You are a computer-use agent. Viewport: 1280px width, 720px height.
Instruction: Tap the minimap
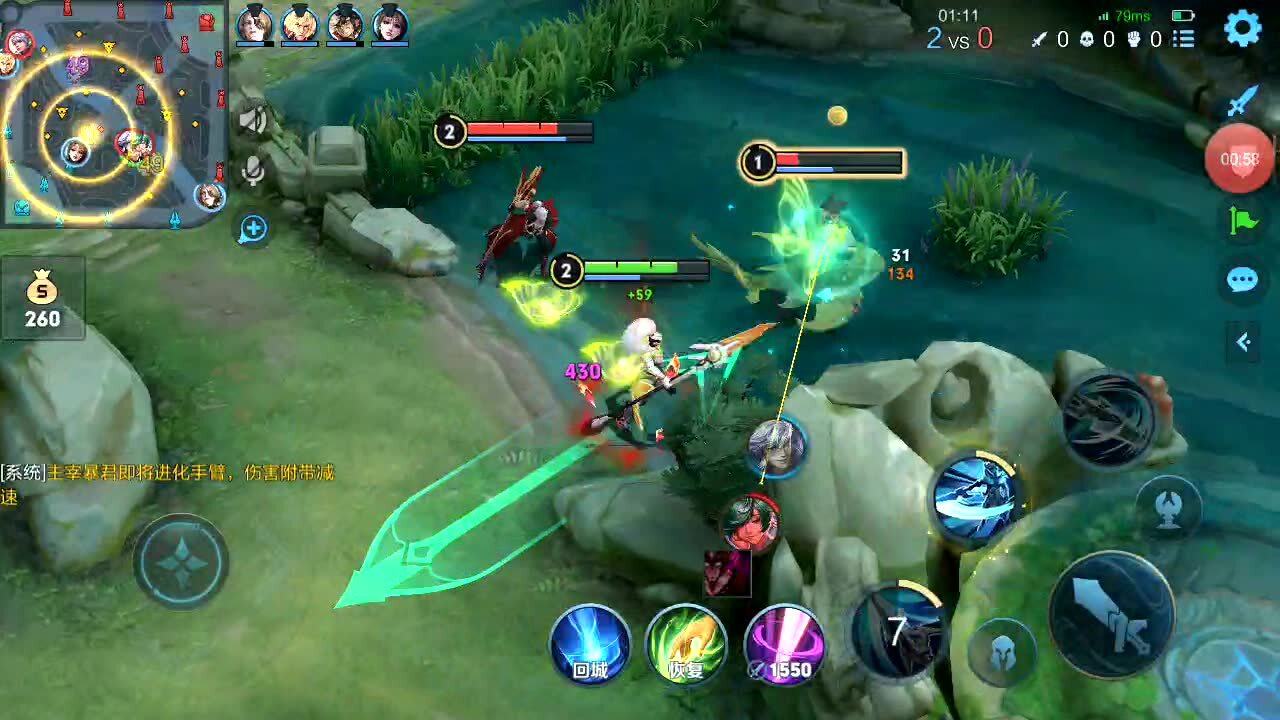pyautogui.click(x=112, y=112)
